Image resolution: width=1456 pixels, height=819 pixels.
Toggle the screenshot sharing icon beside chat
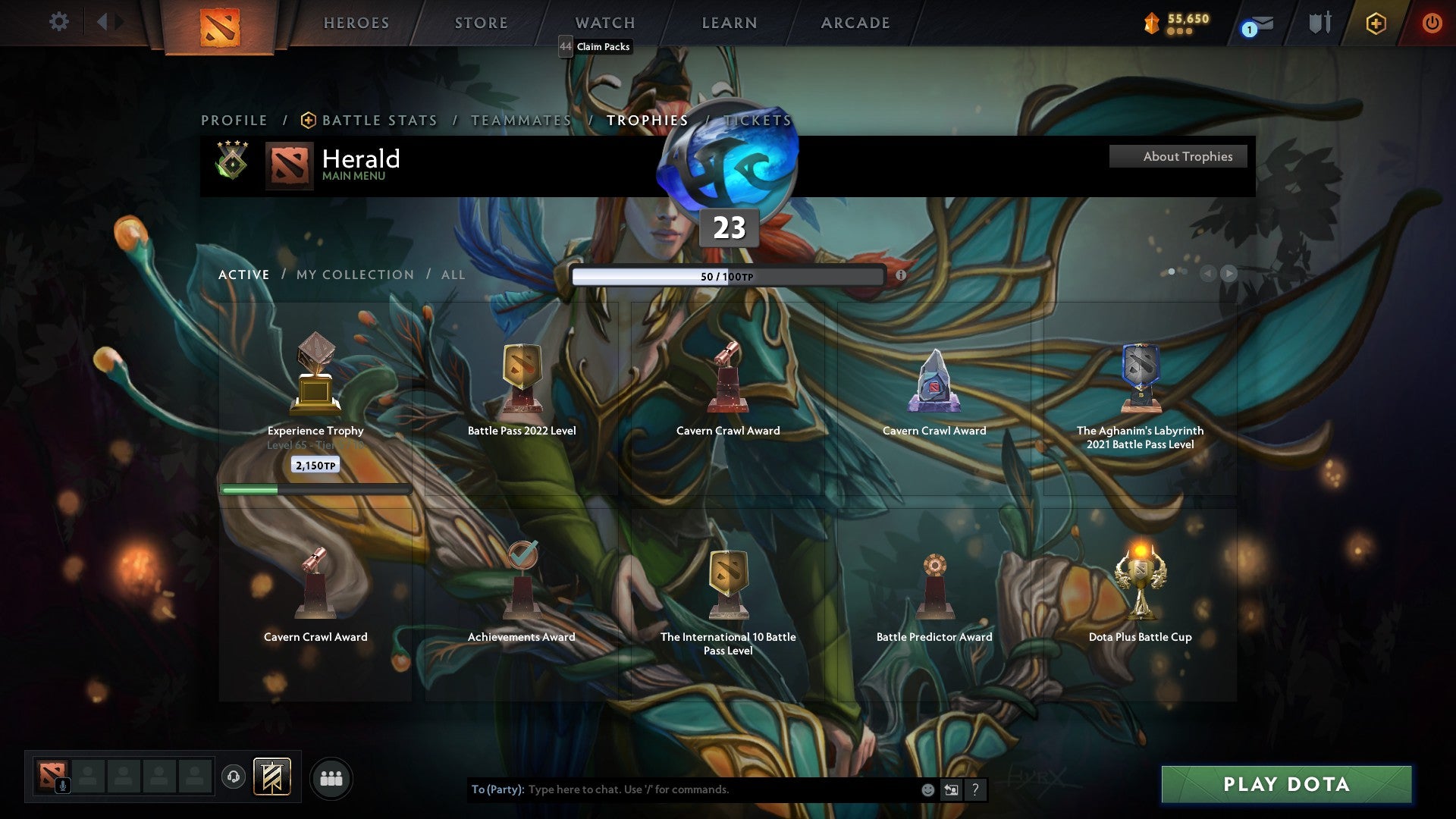[951, 789]
